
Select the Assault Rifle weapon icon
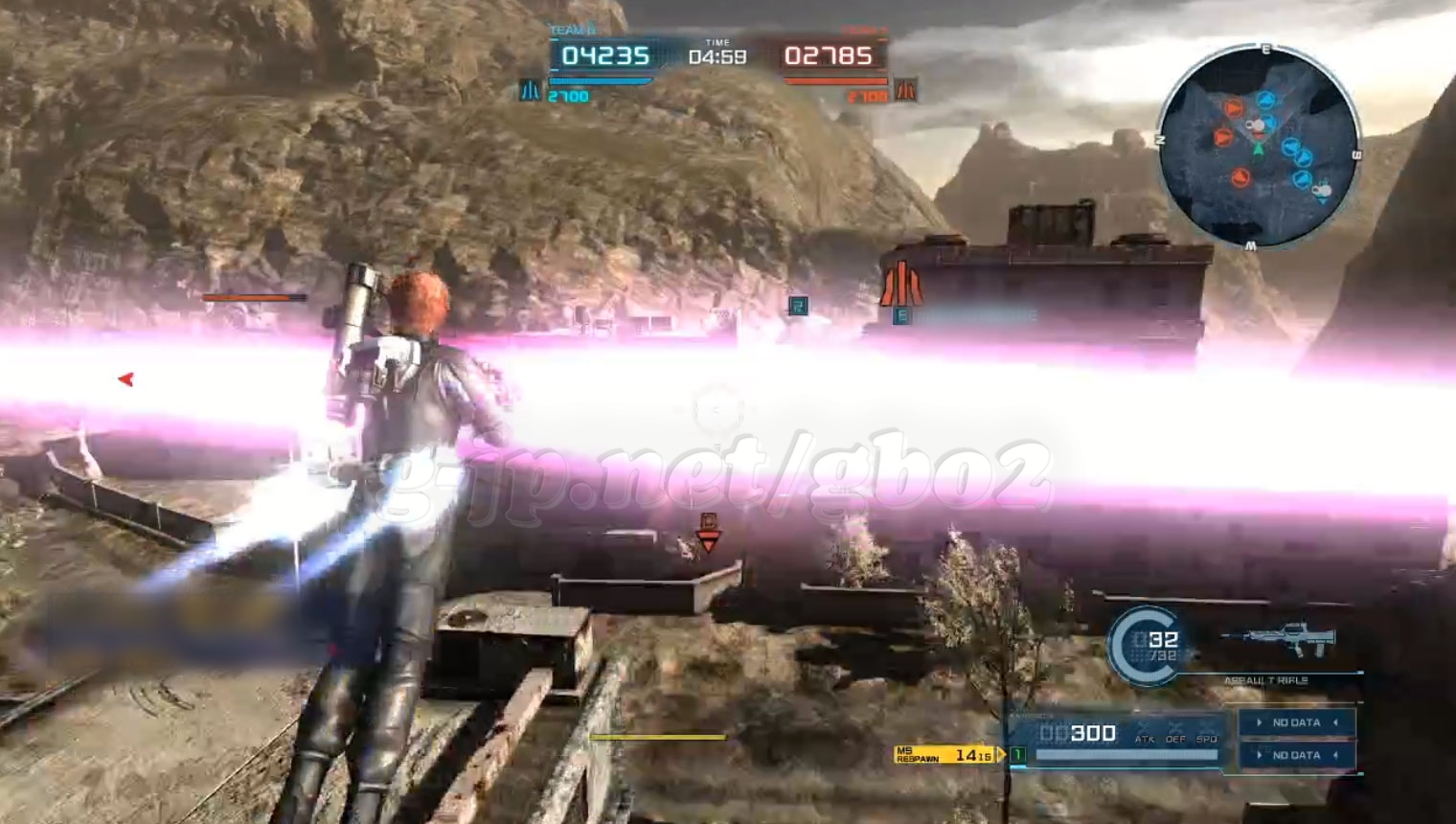[x=1278, y=641]
